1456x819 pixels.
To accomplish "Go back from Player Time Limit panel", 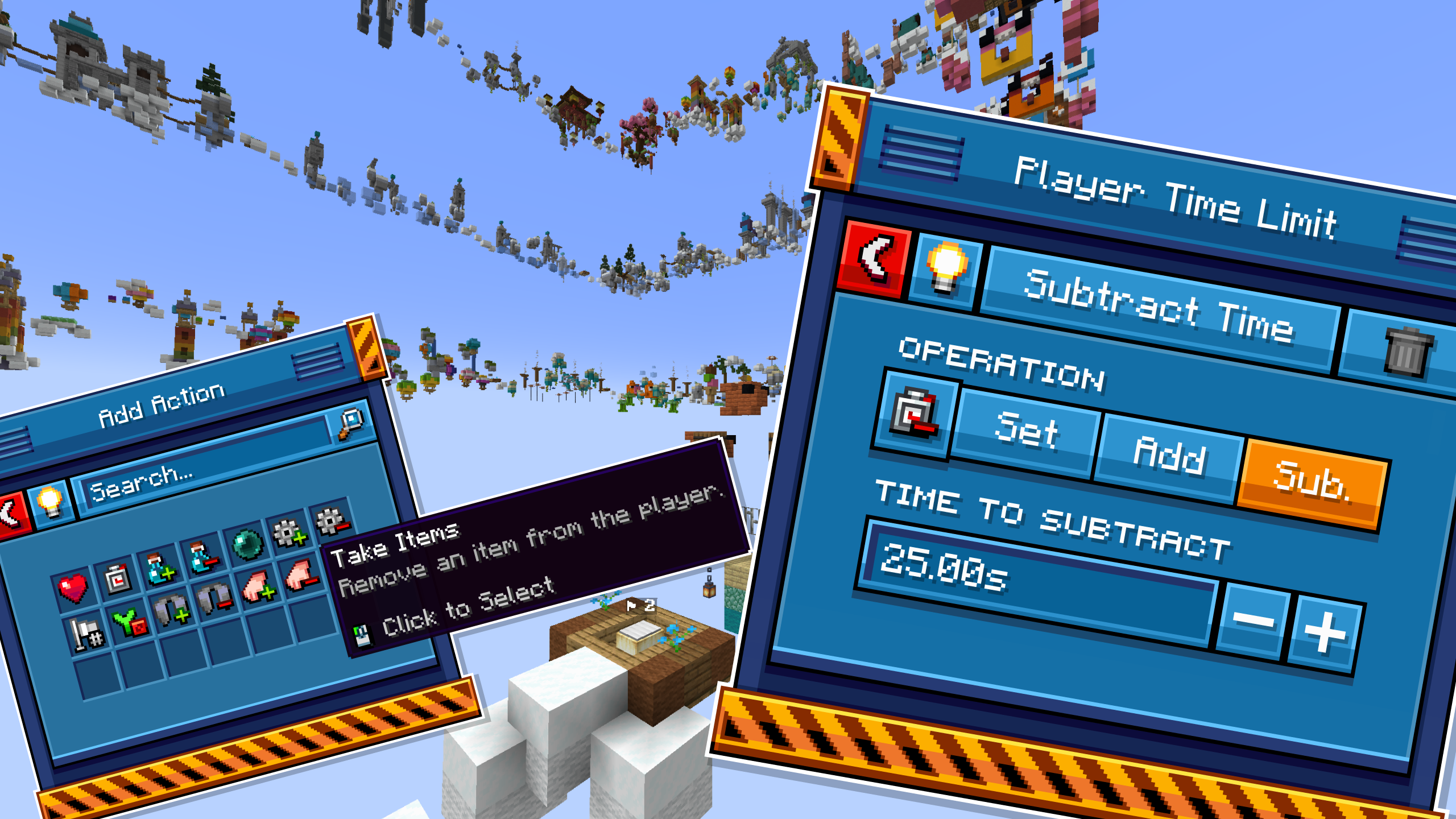I will point(875,259).
